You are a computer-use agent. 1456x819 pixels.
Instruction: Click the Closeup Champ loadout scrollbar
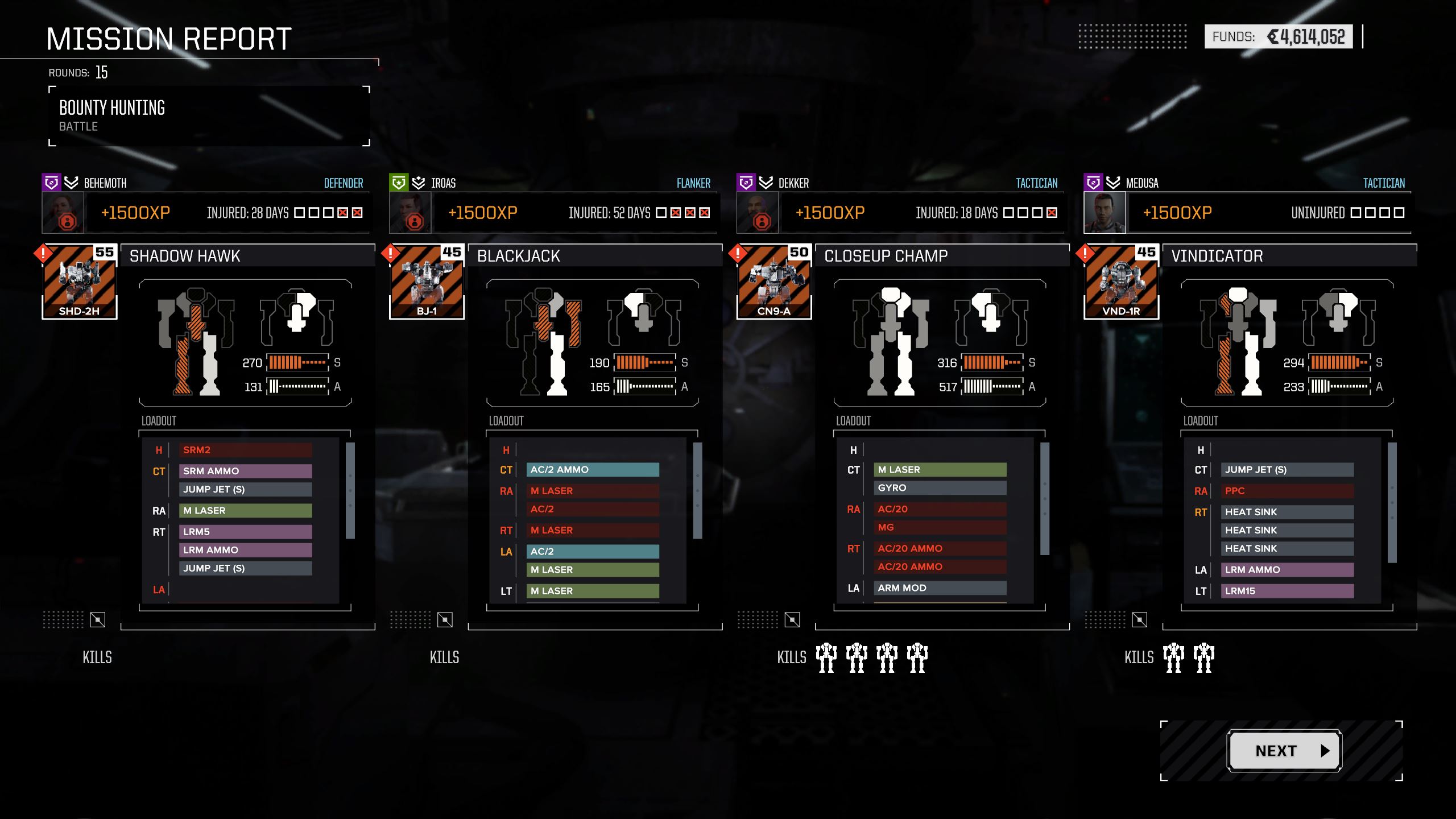tap(1045, 498)
